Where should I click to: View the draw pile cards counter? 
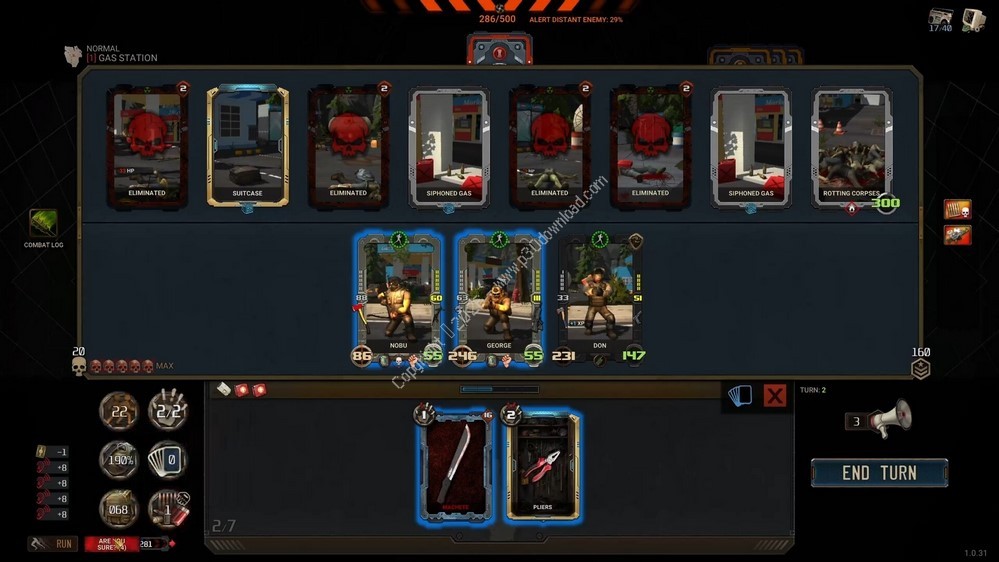(x=168, y=460)
